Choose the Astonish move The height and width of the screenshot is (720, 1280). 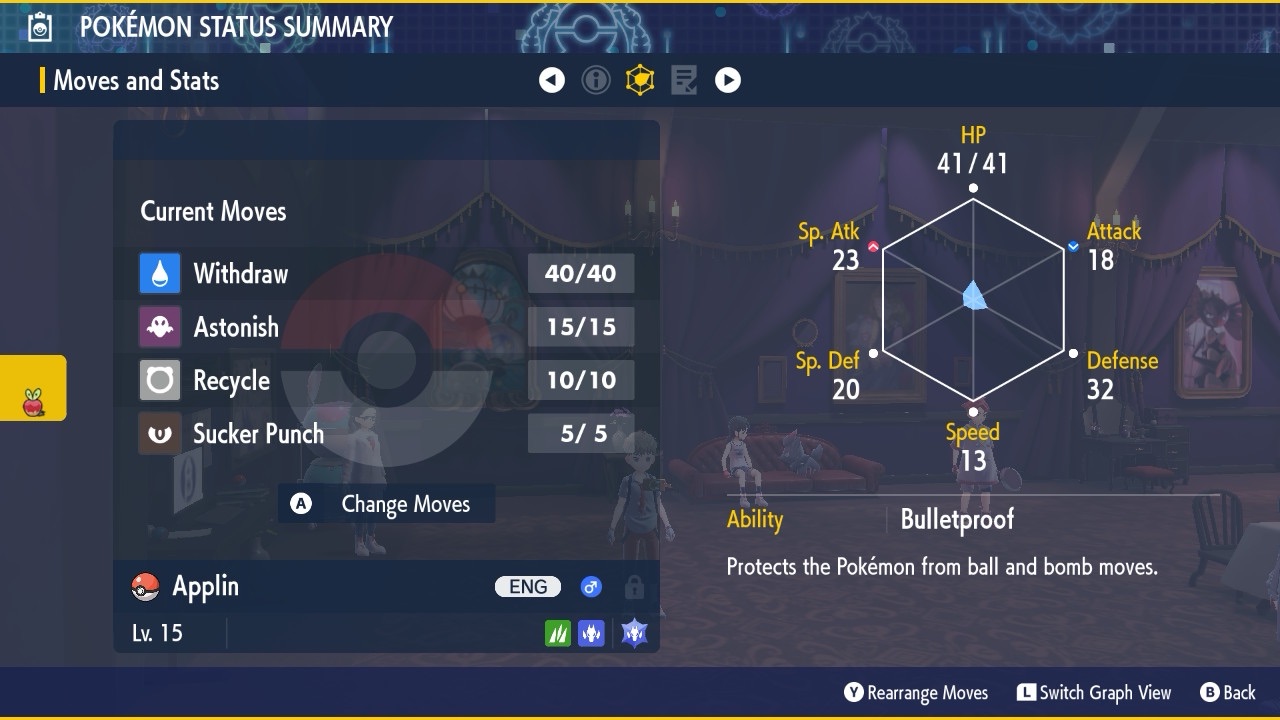[385, 327]
